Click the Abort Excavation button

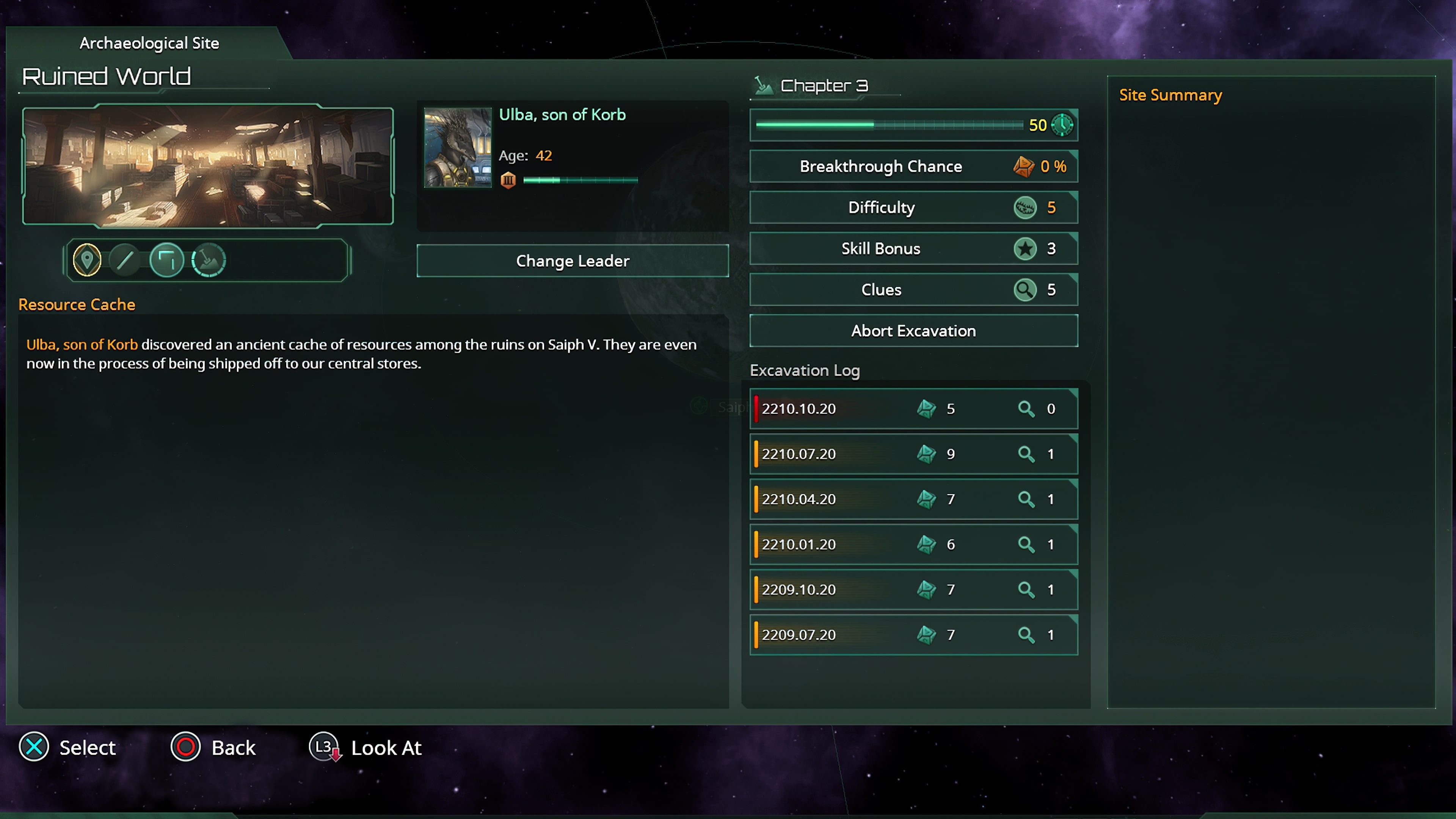pyautogui.click(x=913, y=331)
